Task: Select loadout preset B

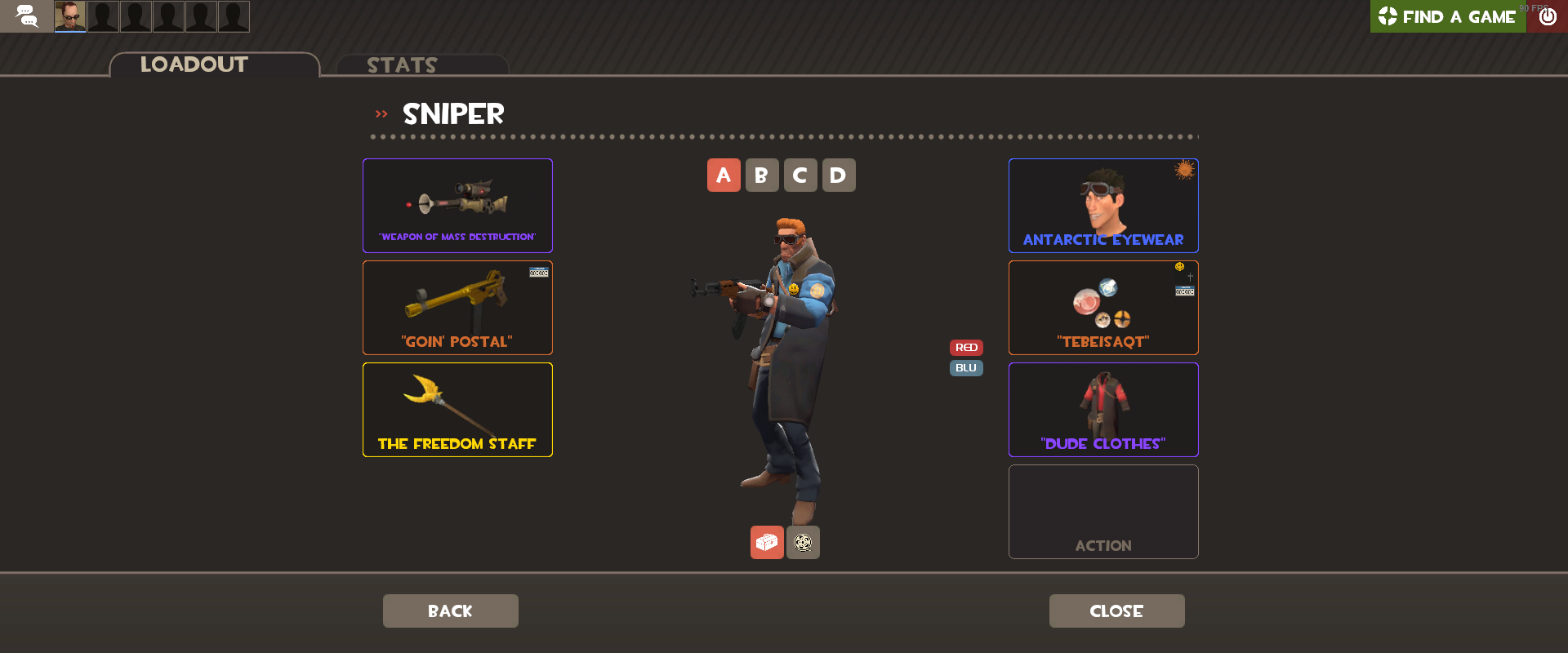Action: pyautogui.click(x=762, y=175)
